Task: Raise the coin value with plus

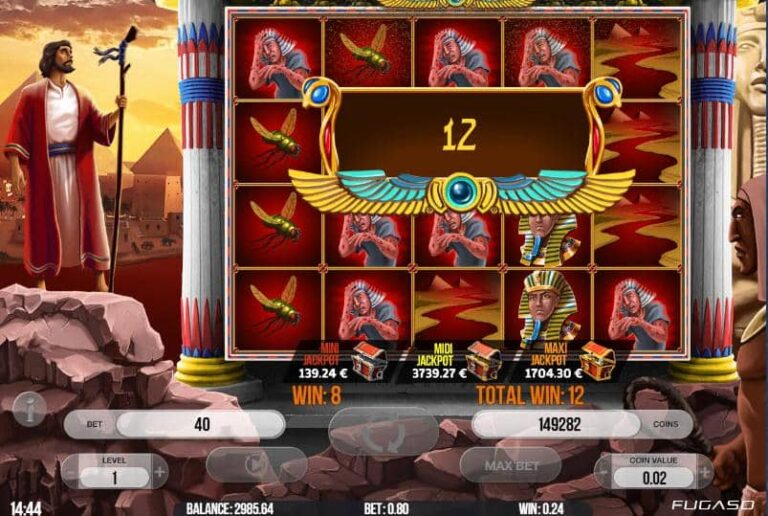Action: [703, 470]
